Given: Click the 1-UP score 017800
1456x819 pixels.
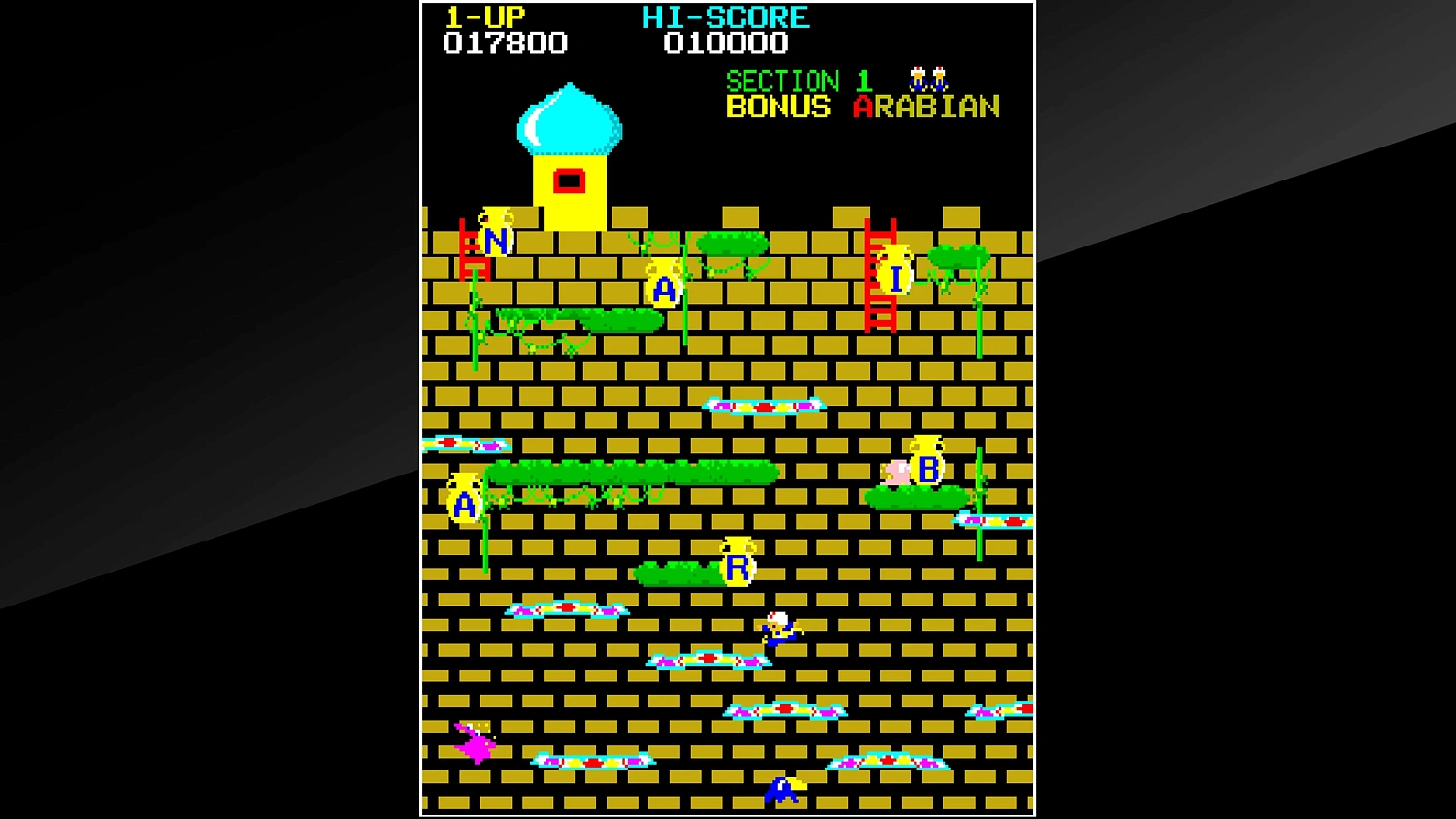Looking at the screenshot, I should (505, 43).
